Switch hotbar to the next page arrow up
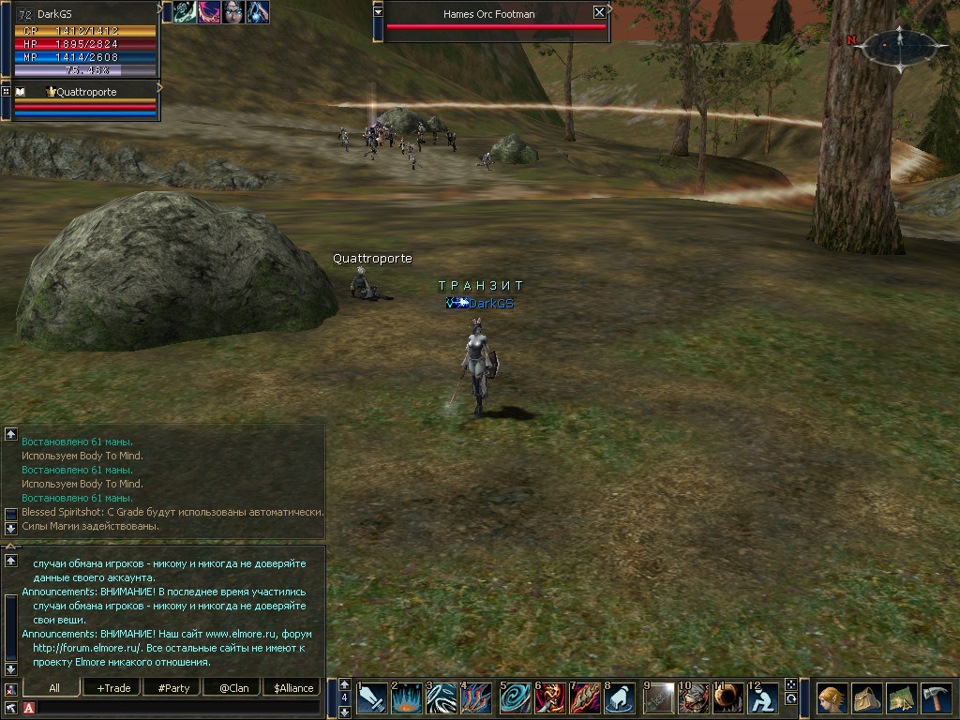 (345, 685)
